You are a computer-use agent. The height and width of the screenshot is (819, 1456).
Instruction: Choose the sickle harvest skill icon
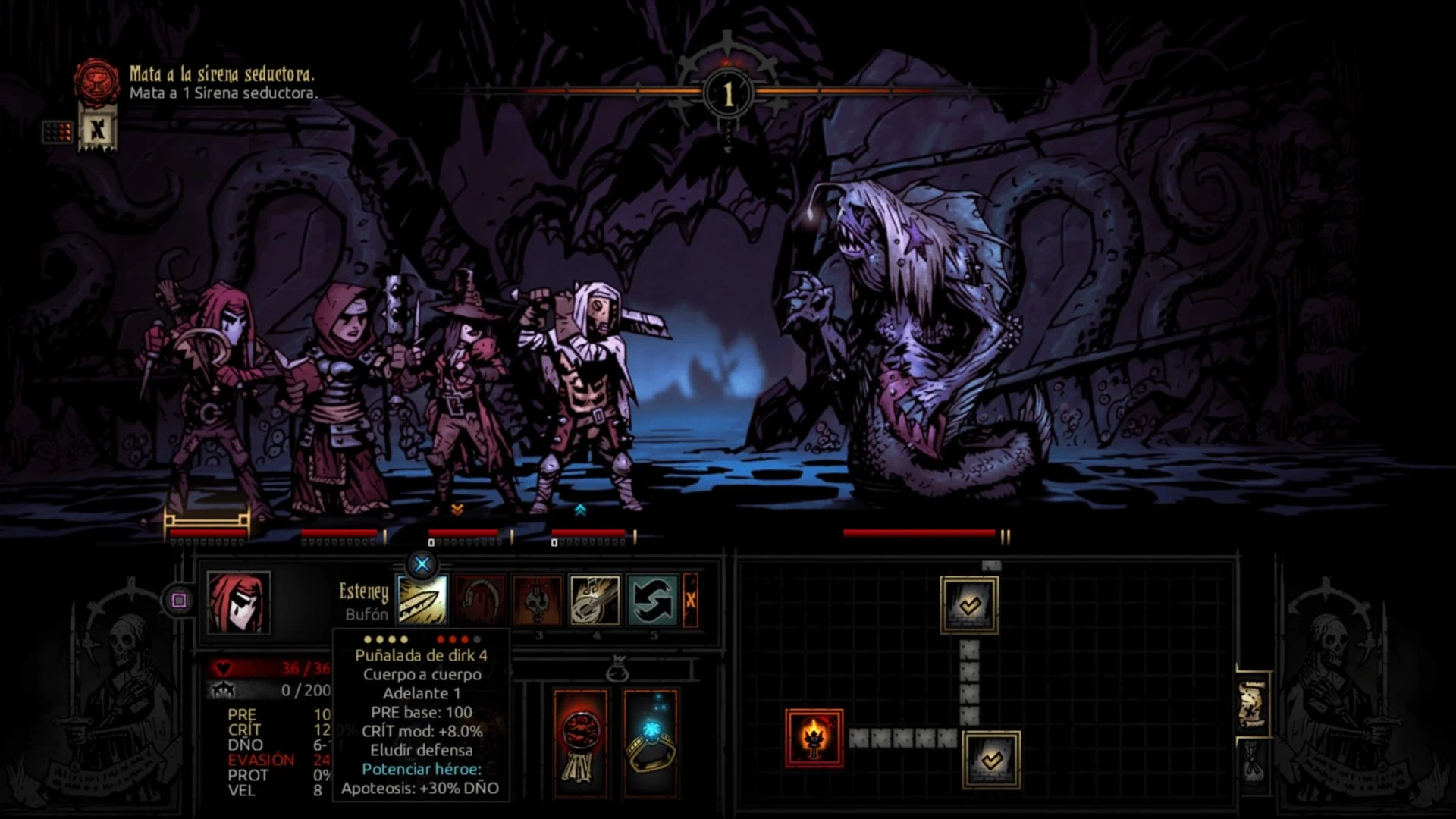[x=480, y=601]
